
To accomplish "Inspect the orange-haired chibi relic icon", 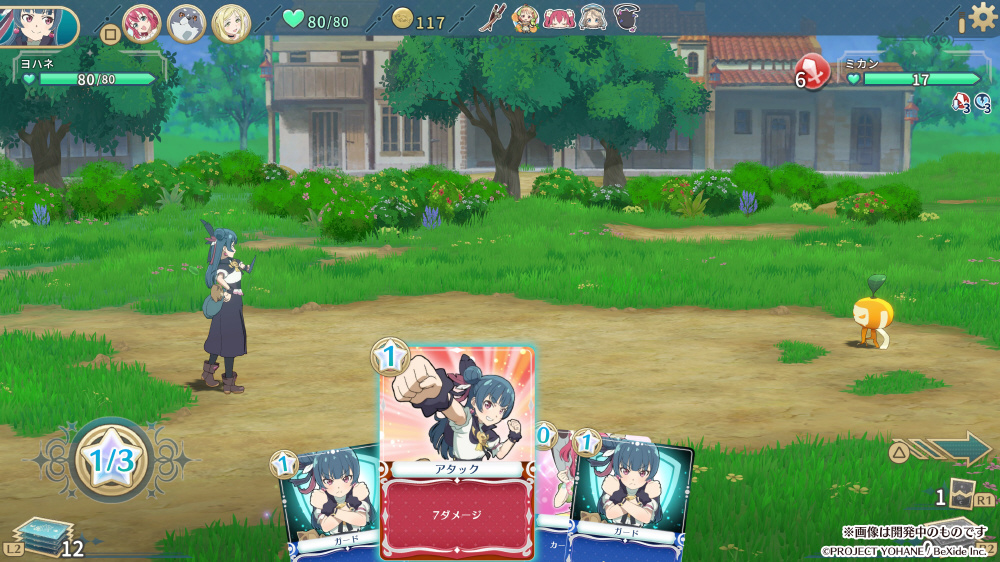I will point(526,18).
